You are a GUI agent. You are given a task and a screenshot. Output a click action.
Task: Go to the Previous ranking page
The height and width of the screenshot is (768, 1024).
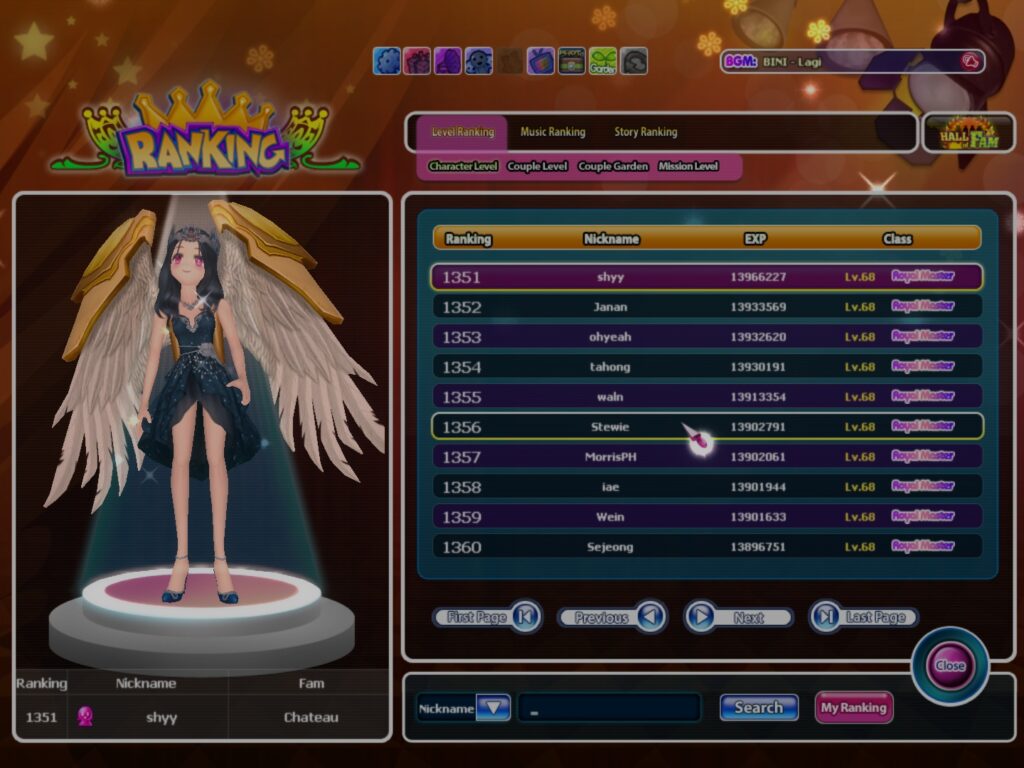[x=612, y=617]
